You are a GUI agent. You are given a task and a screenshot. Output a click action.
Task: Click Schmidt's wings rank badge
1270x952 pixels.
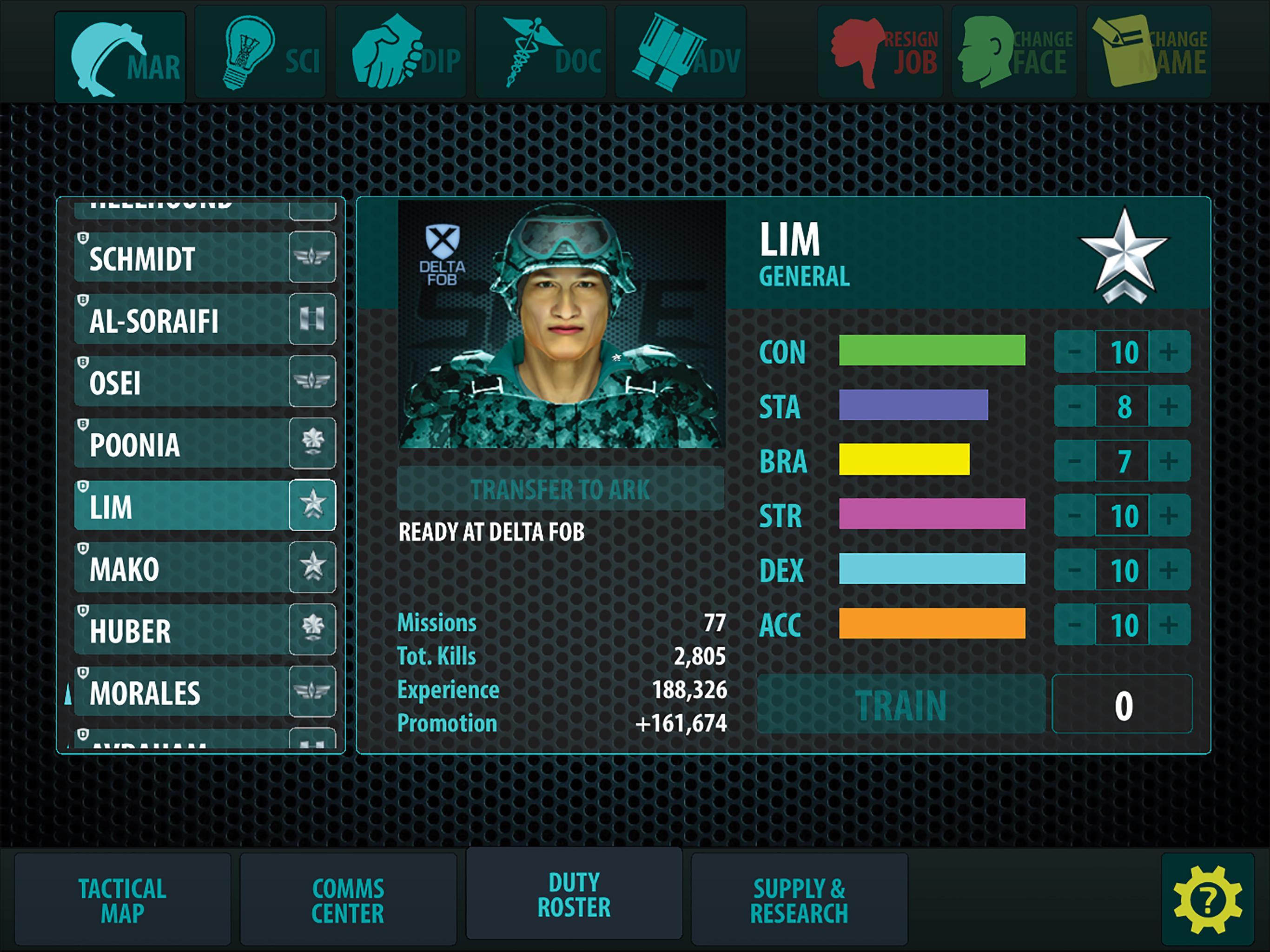[312, 259]
